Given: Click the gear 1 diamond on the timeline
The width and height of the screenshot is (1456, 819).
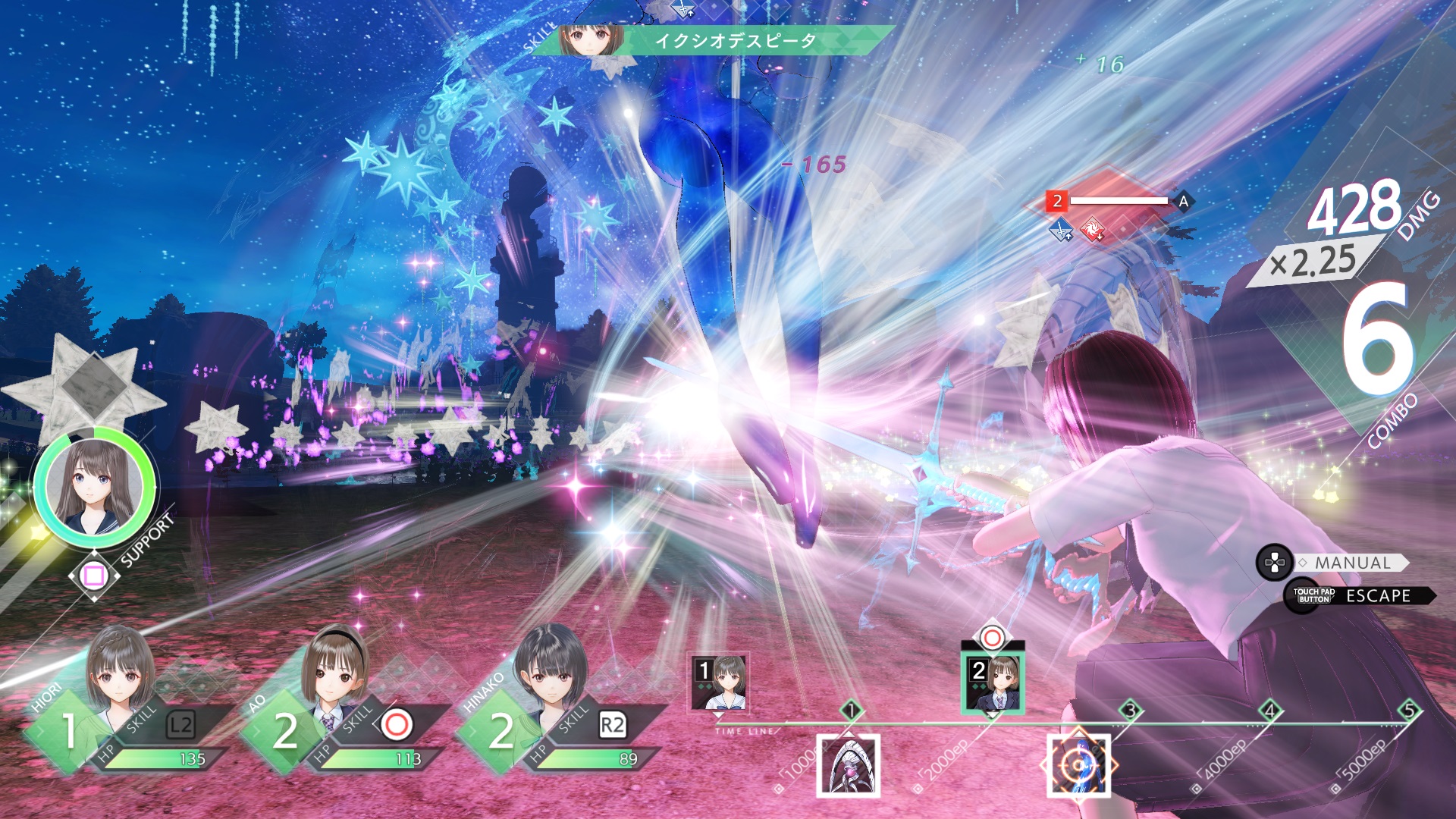Looking at the screenshot, I should pyautogui.click(x=851, y=711).
